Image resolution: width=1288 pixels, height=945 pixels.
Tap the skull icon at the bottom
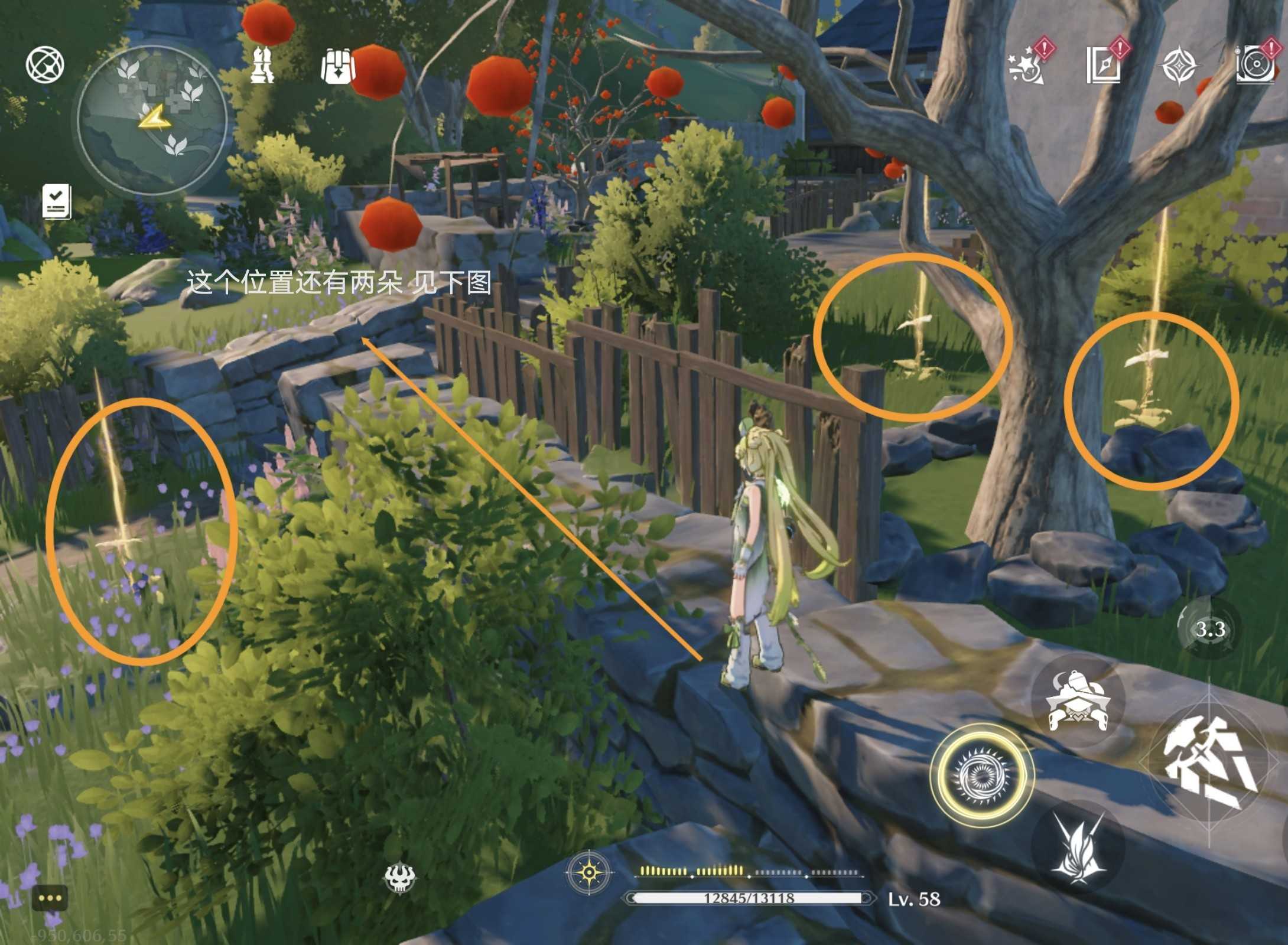point(400,876)
